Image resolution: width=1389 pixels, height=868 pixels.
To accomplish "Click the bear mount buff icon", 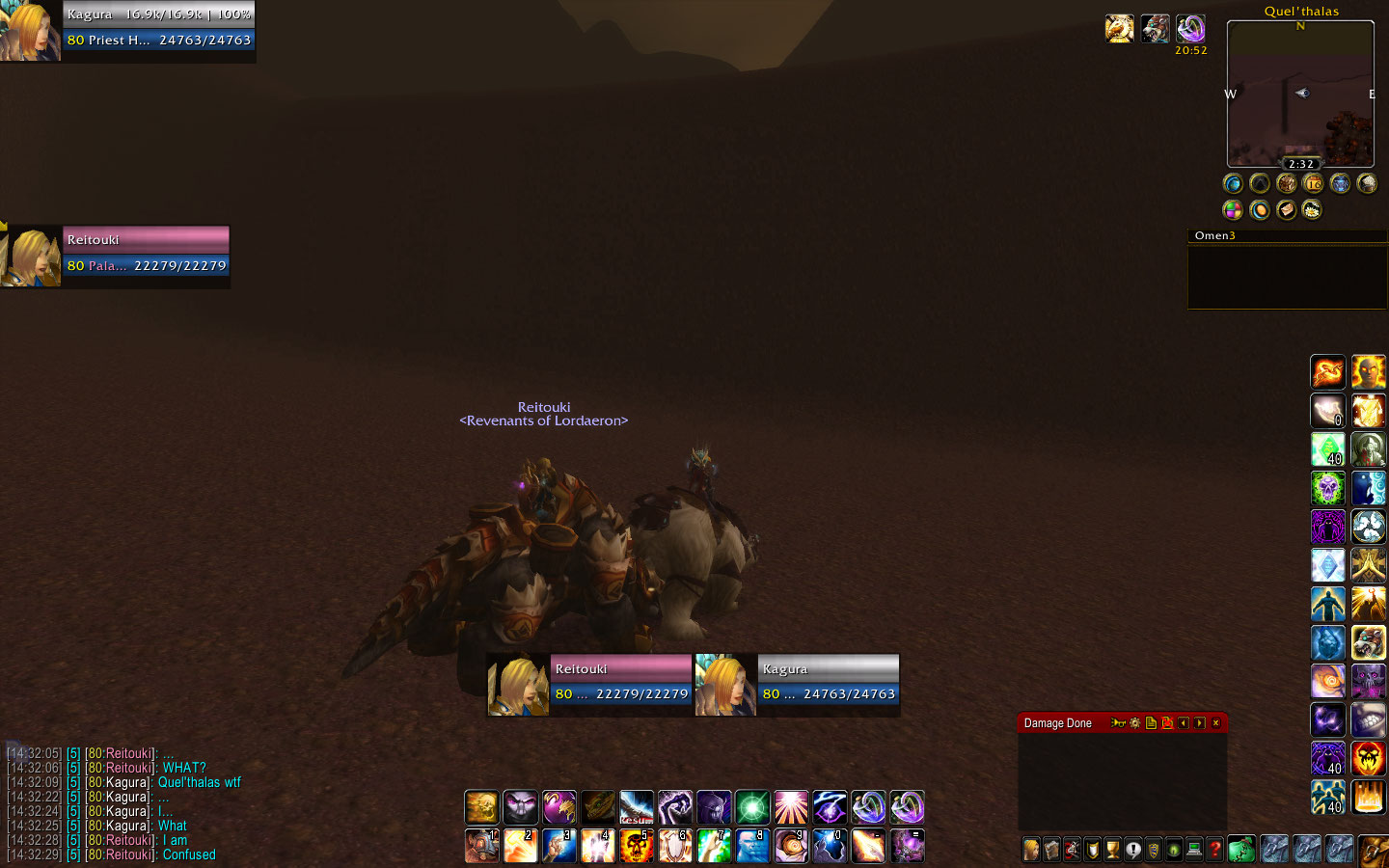I will tap(1155, 29).
